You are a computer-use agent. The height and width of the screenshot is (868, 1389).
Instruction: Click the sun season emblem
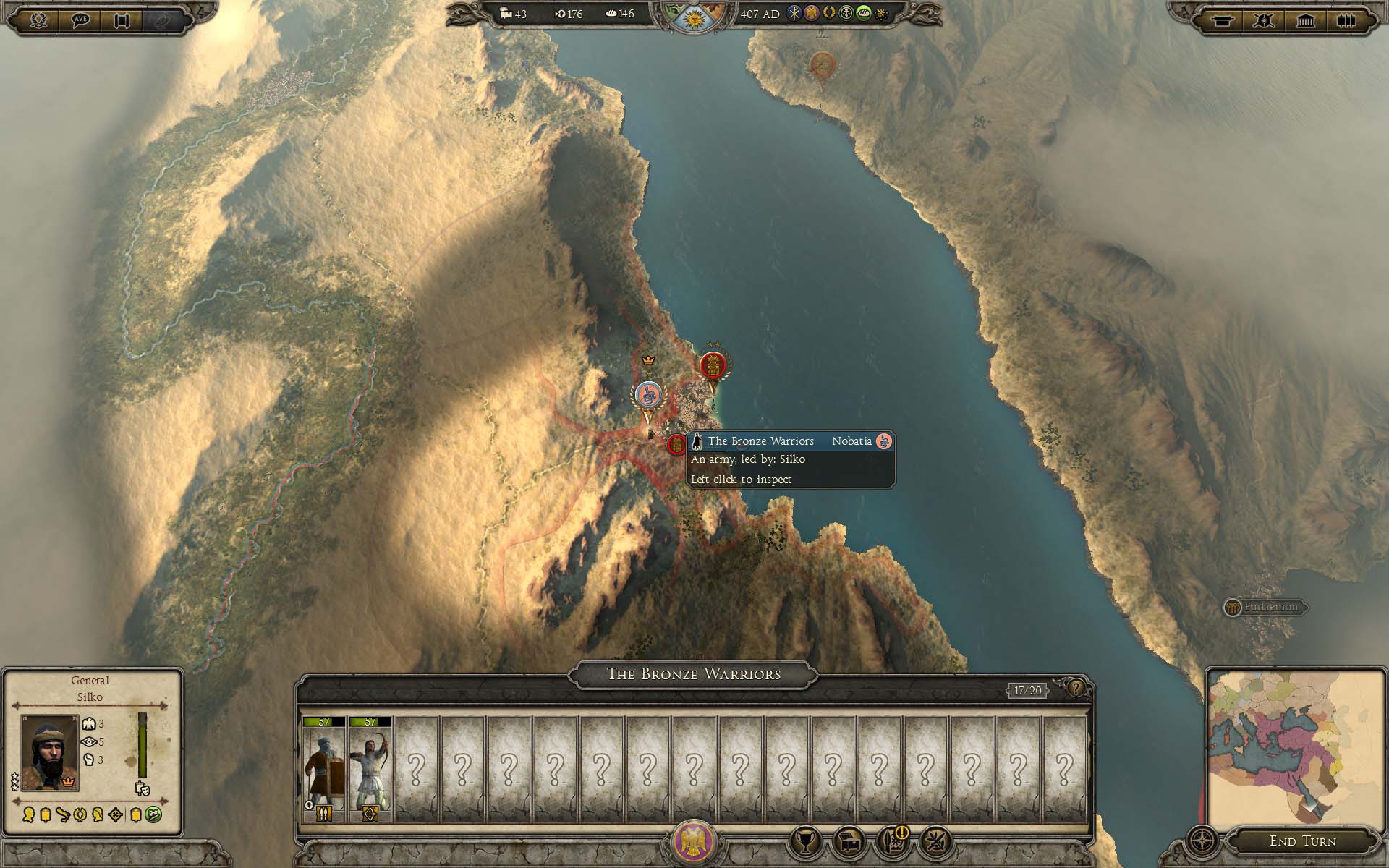(x=693, y=16)
